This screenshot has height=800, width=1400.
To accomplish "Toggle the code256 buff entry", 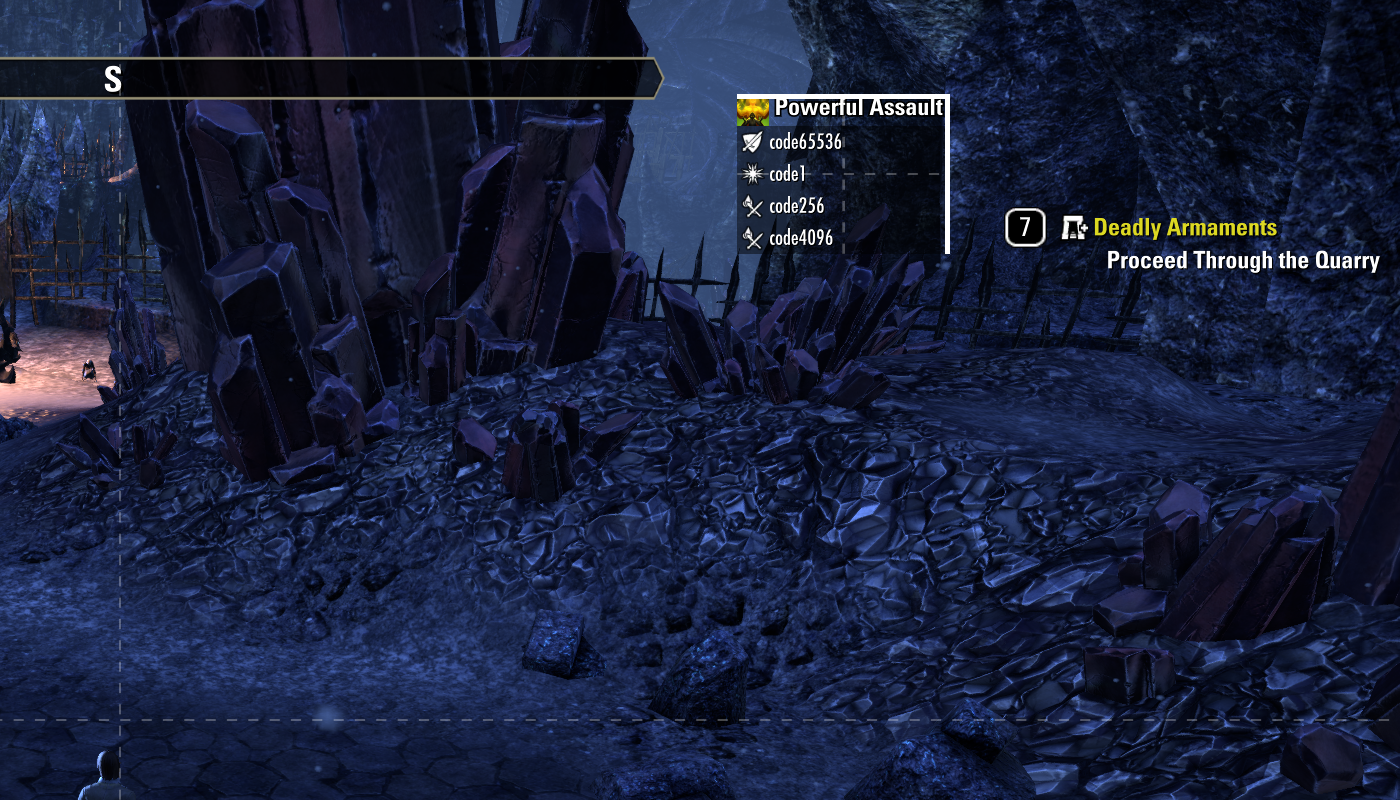I will tap(795, 208).
